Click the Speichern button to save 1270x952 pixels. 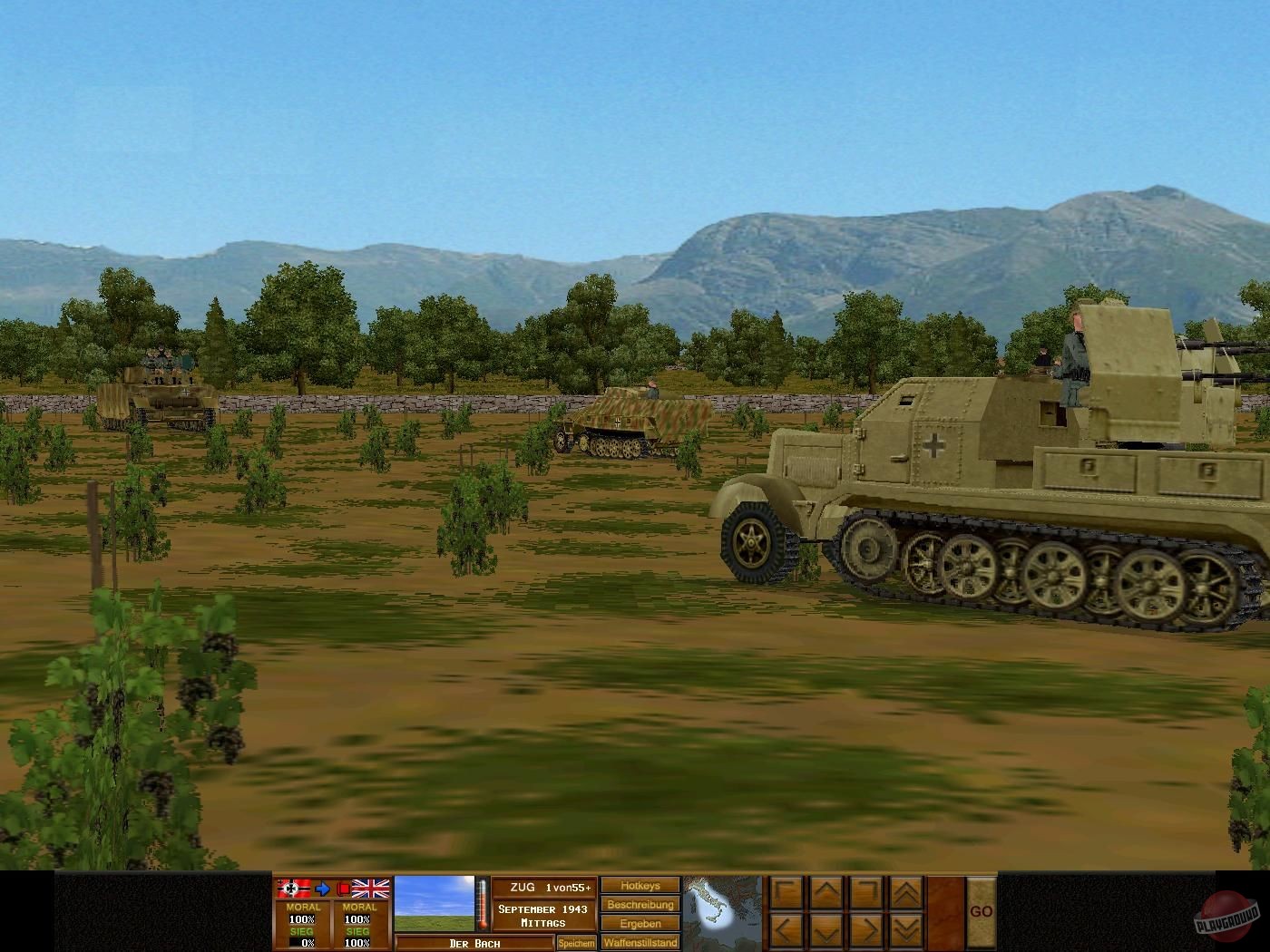(575, 941)
